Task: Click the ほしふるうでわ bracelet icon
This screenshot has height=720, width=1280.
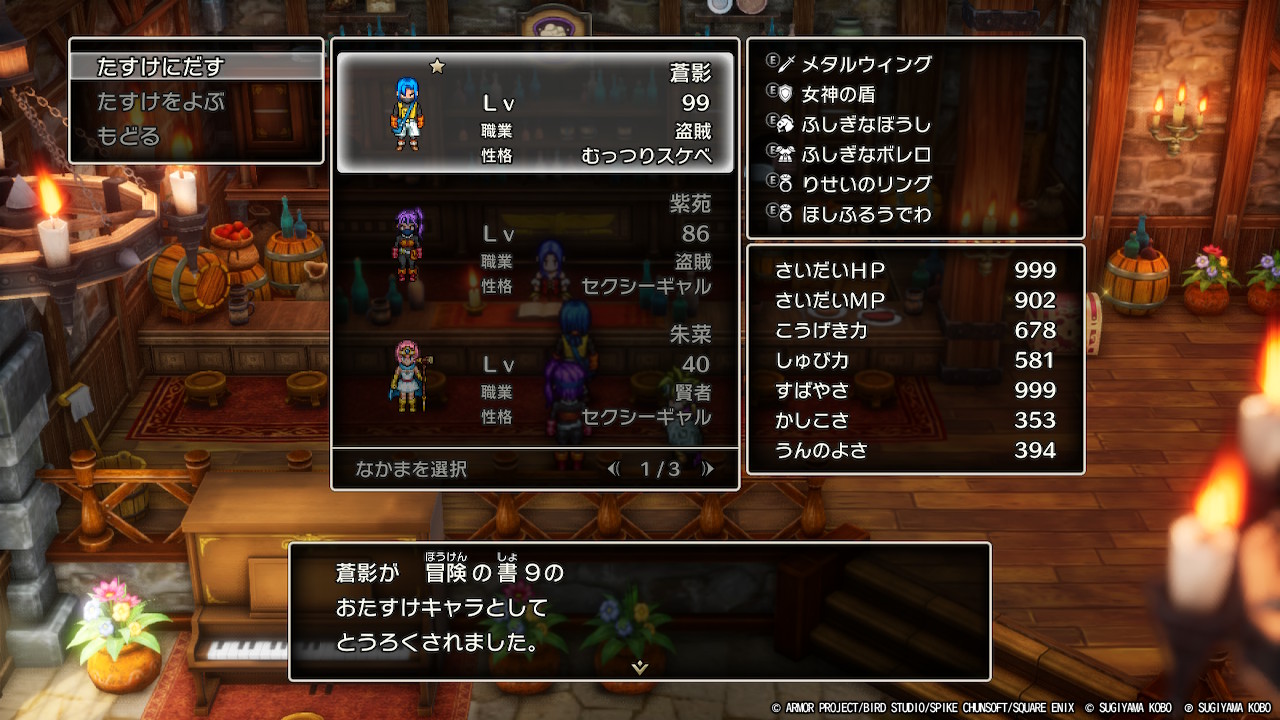Action: [786, 212]
